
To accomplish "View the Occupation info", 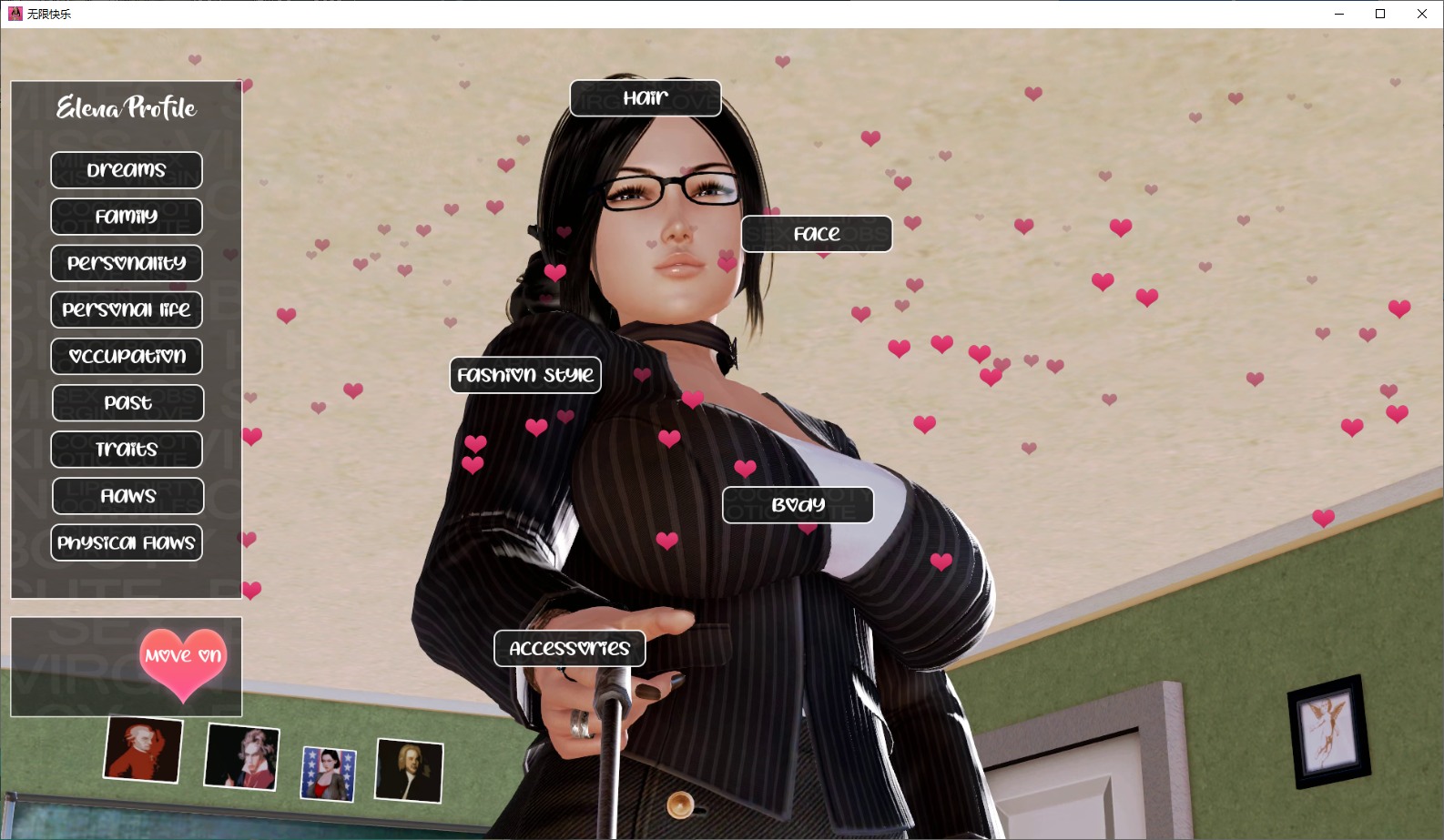I will tap(127, 356).
